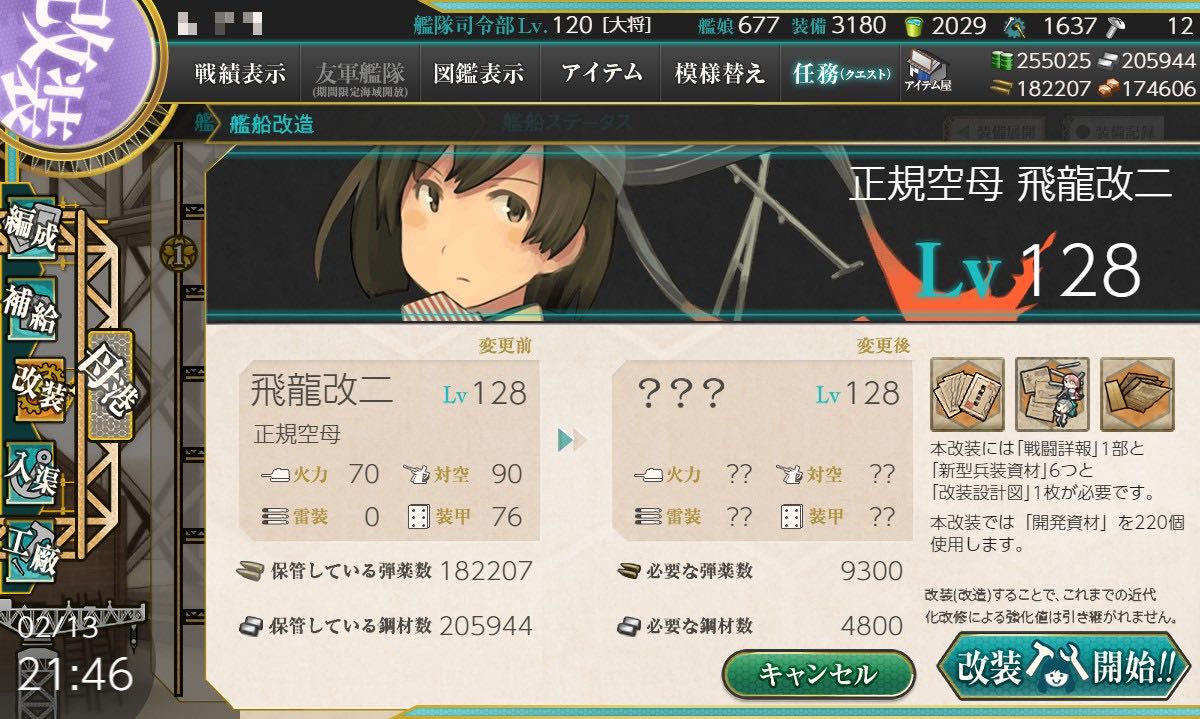The height and width of the screenshot is (719, 1200).
Task: Go to 編成 fleet organization
Action: coord(32,232)
